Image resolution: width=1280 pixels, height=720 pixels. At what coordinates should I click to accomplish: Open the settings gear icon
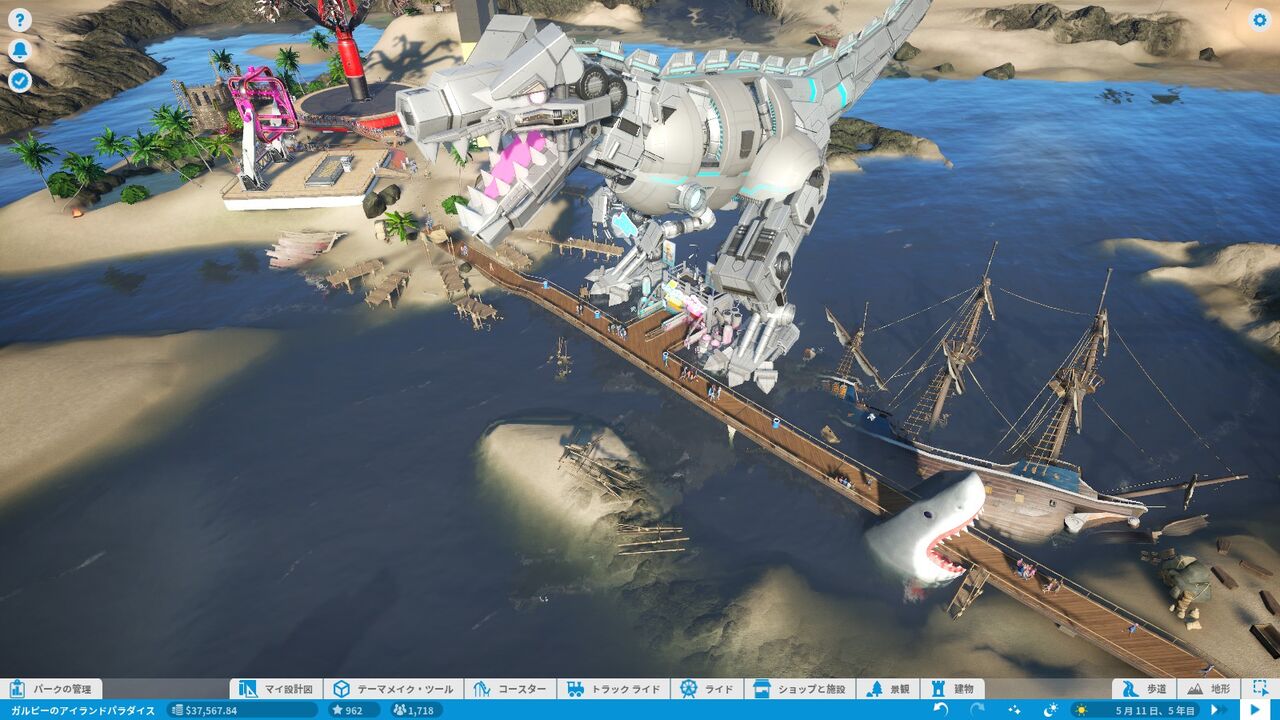coord(1259,20)
